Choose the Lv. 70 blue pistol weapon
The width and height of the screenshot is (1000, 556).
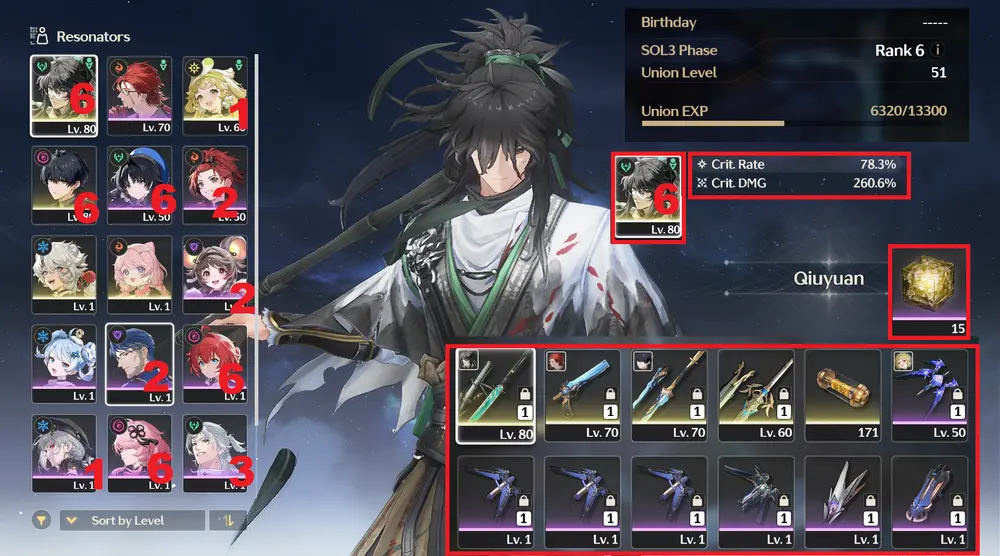[x=583, y=395]
